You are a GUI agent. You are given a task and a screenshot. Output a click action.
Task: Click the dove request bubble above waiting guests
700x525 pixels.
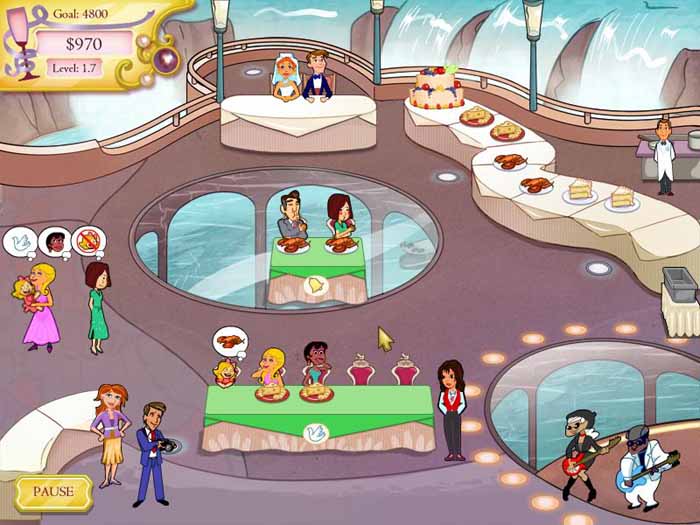(x=20, y=241)
